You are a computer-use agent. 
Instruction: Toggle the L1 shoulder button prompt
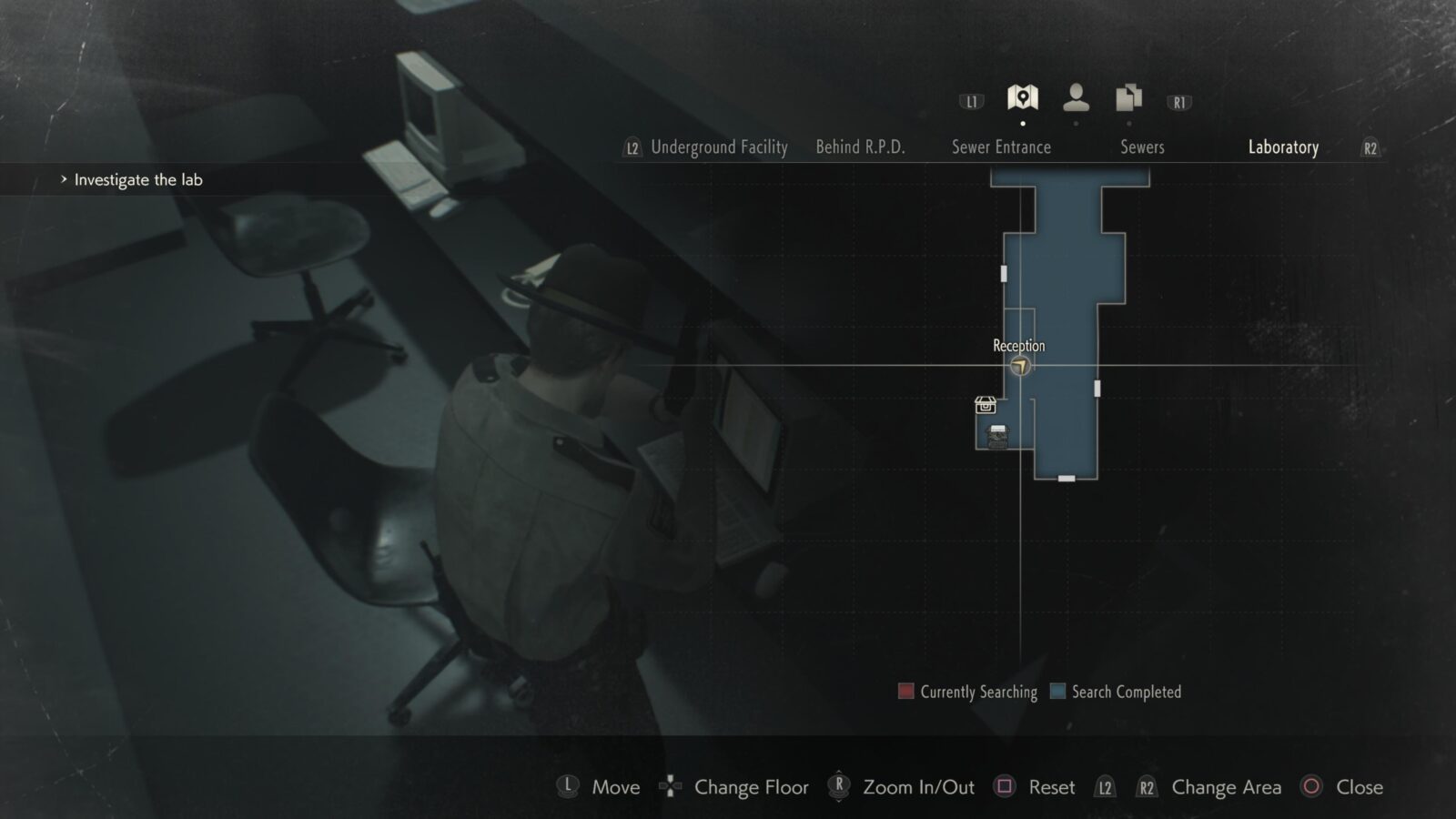click(x=970, y=101)
